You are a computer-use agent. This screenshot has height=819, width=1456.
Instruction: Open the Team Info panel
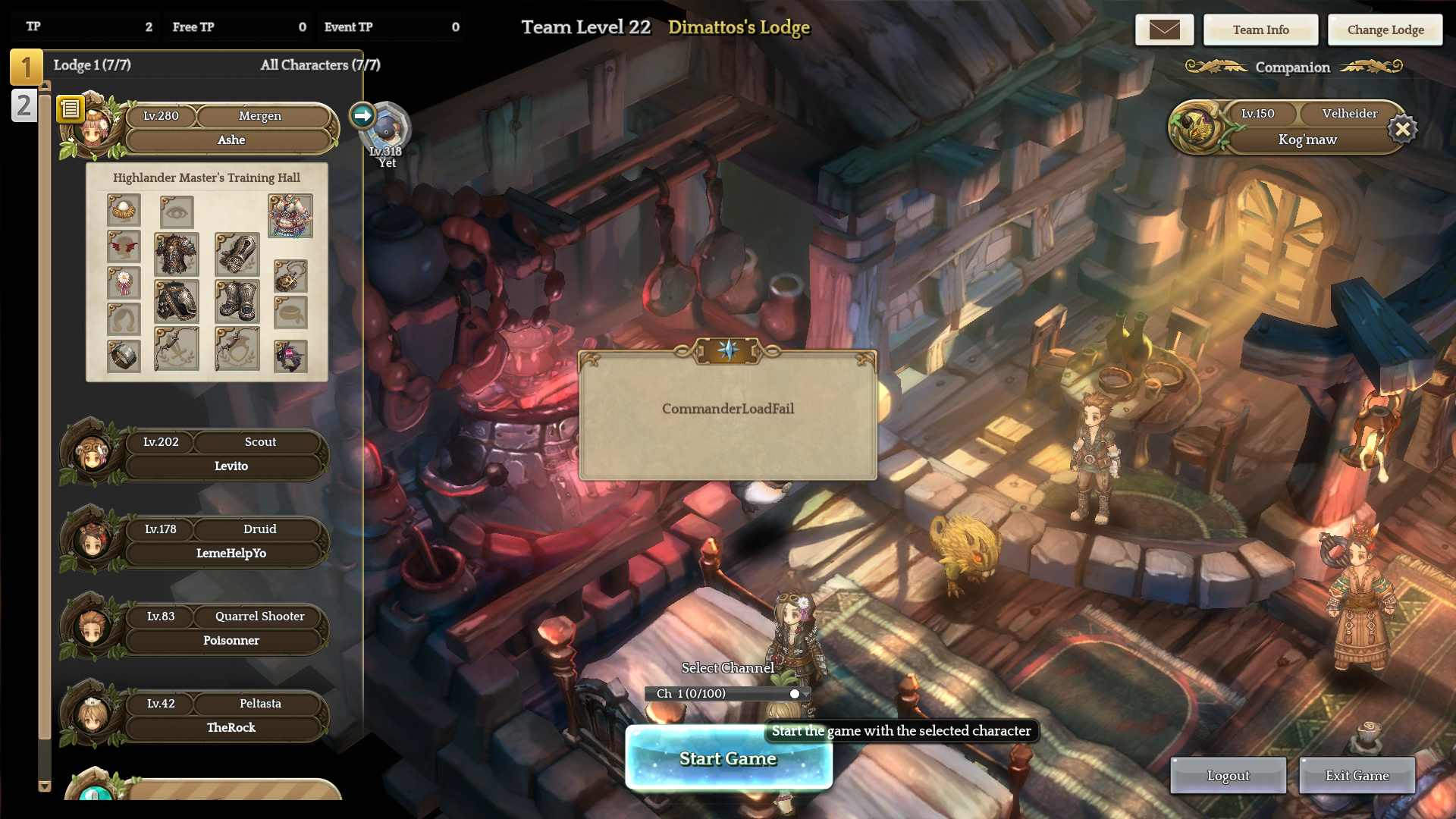point(1260,30)
